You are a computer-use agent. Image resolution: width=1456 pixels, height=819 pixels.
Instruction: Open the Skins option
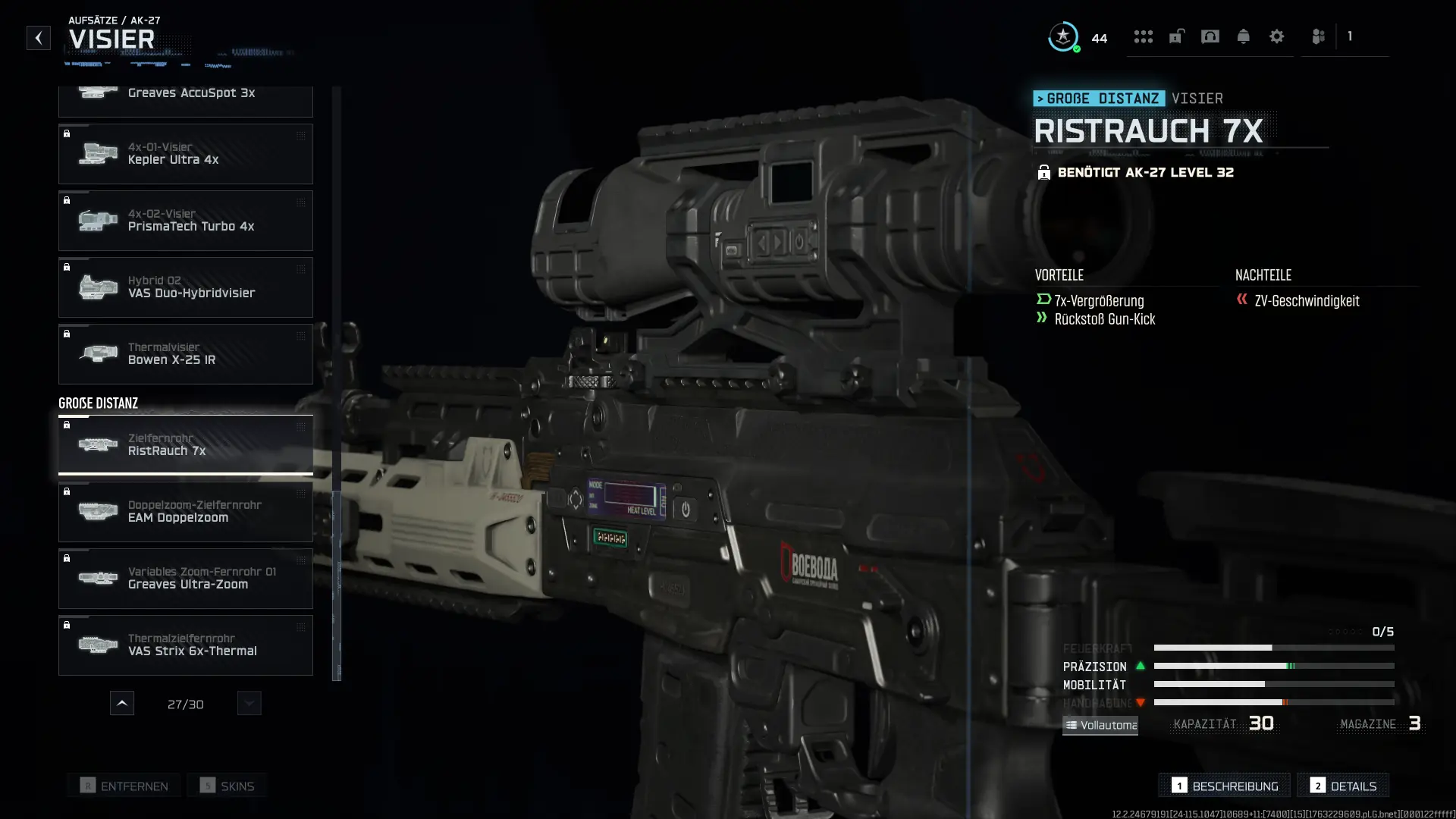227,786
